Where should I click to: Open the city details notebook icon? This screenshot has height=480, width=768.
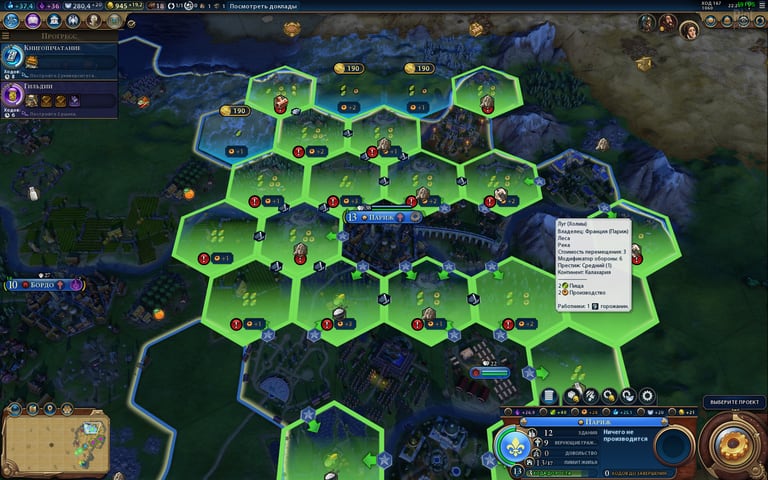[x=549, y=397]
